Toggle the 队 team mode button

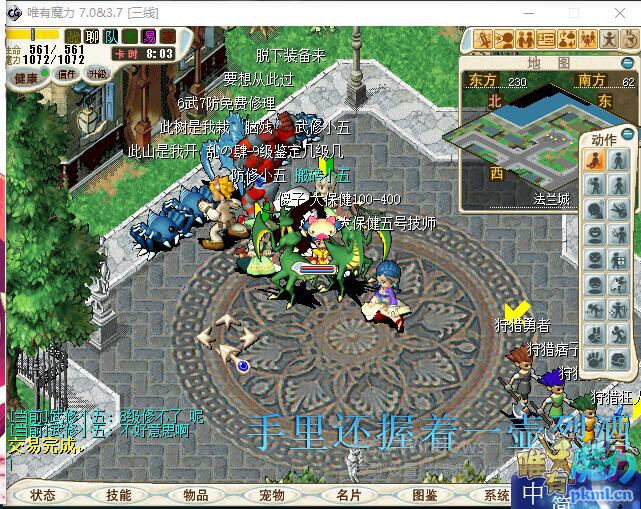click(x=111, y=37)
